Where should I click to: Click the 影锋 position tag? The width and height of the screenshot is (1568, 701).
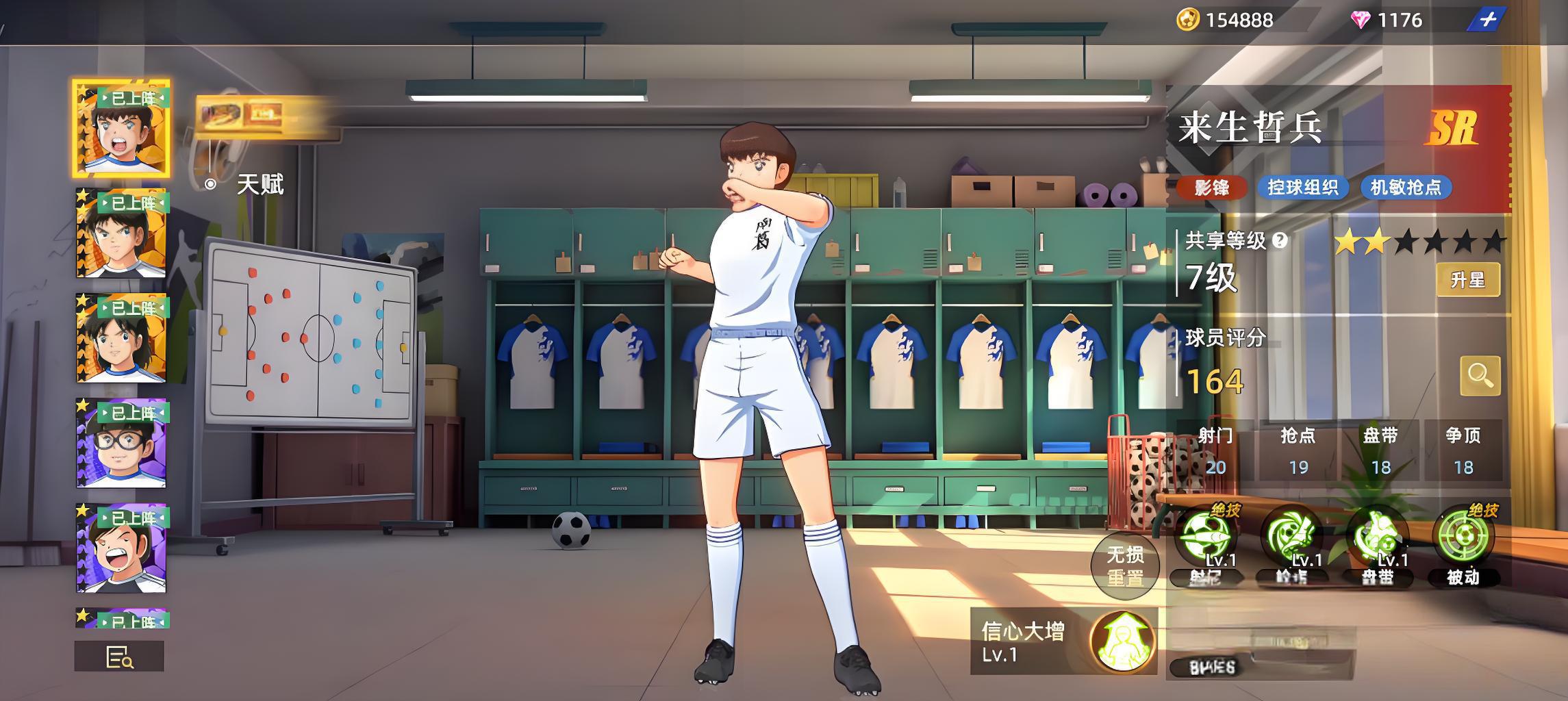pos(1211,188)
